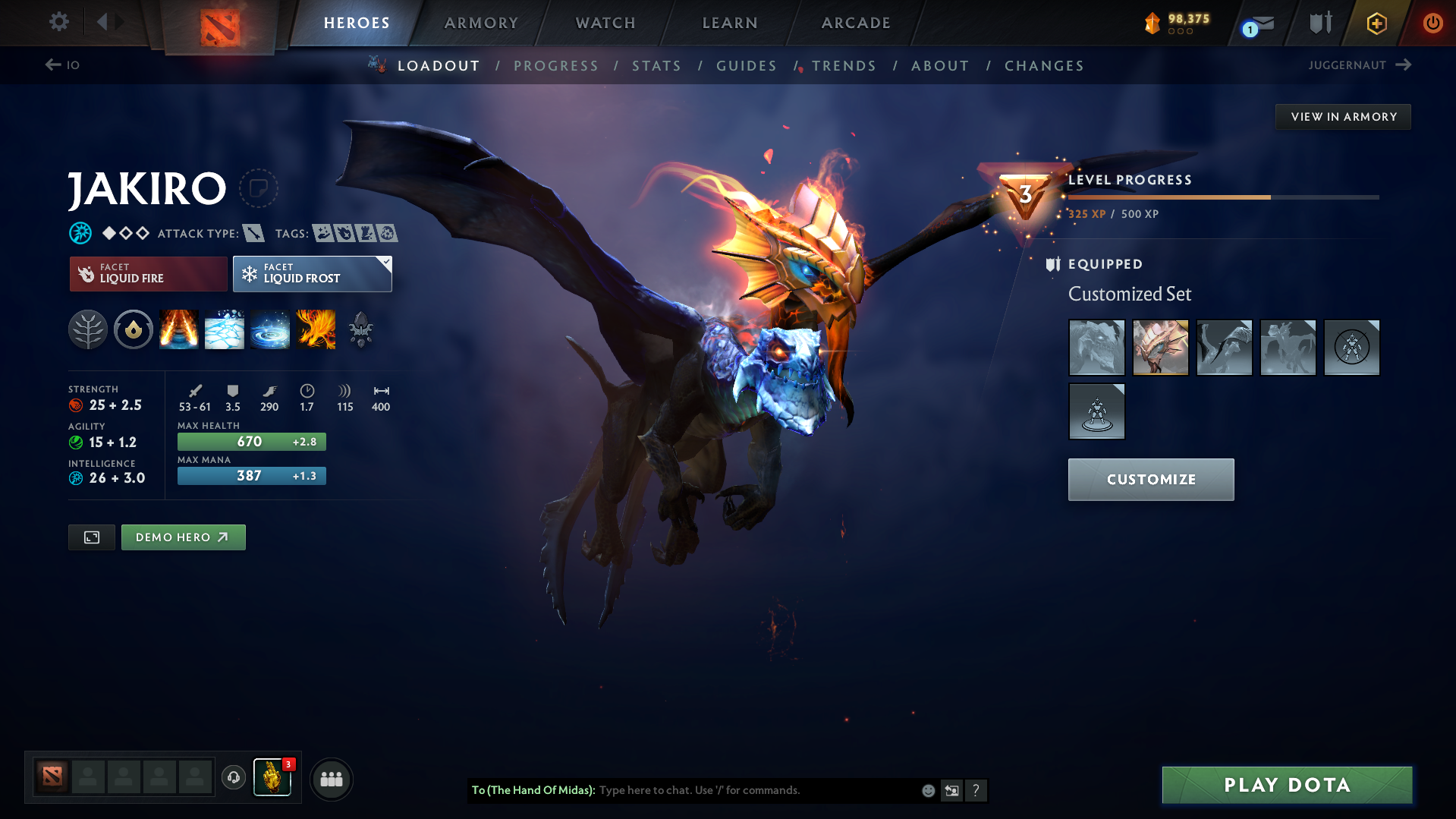Viewport: 1456px width, 819px height.
Task: Select the Liquid Fire facet
Action: 147,273
